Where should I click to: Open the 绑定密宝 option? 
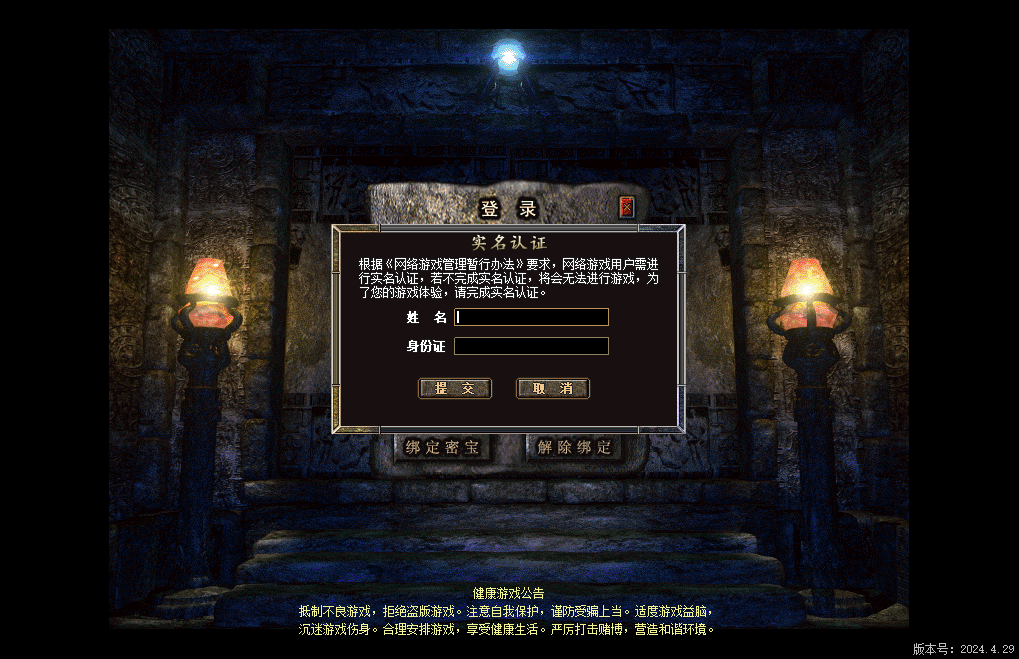coord(442,447)
